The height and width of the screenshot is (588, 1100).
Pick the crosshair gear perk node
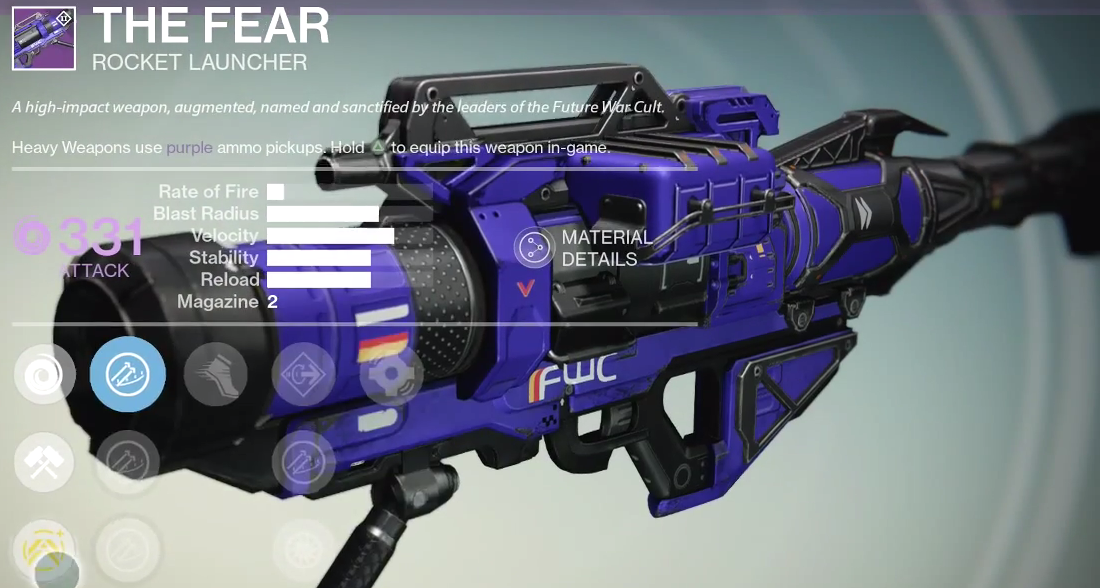[391, 374]
